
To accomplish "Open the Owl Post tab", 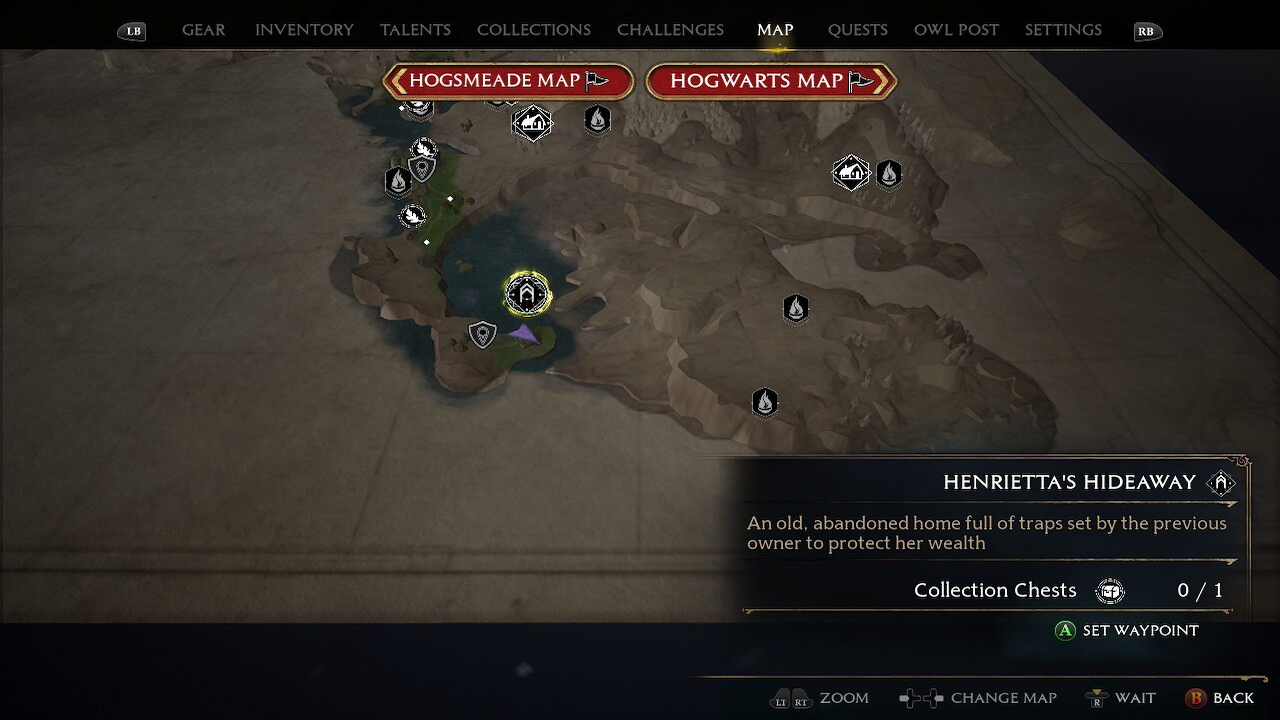I will pos(956,30).
